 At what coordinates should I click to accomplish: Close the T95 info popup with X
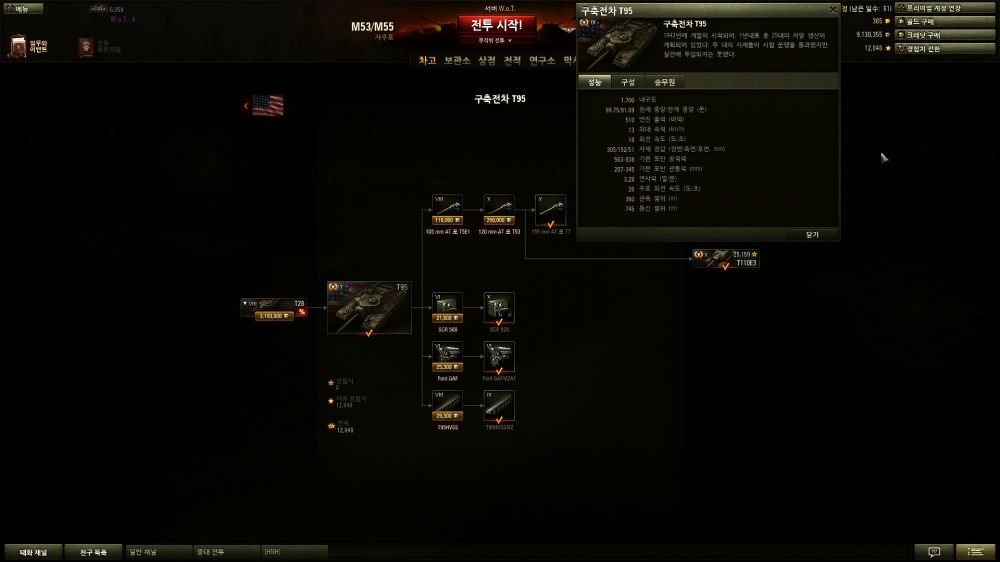pos(832,9)
